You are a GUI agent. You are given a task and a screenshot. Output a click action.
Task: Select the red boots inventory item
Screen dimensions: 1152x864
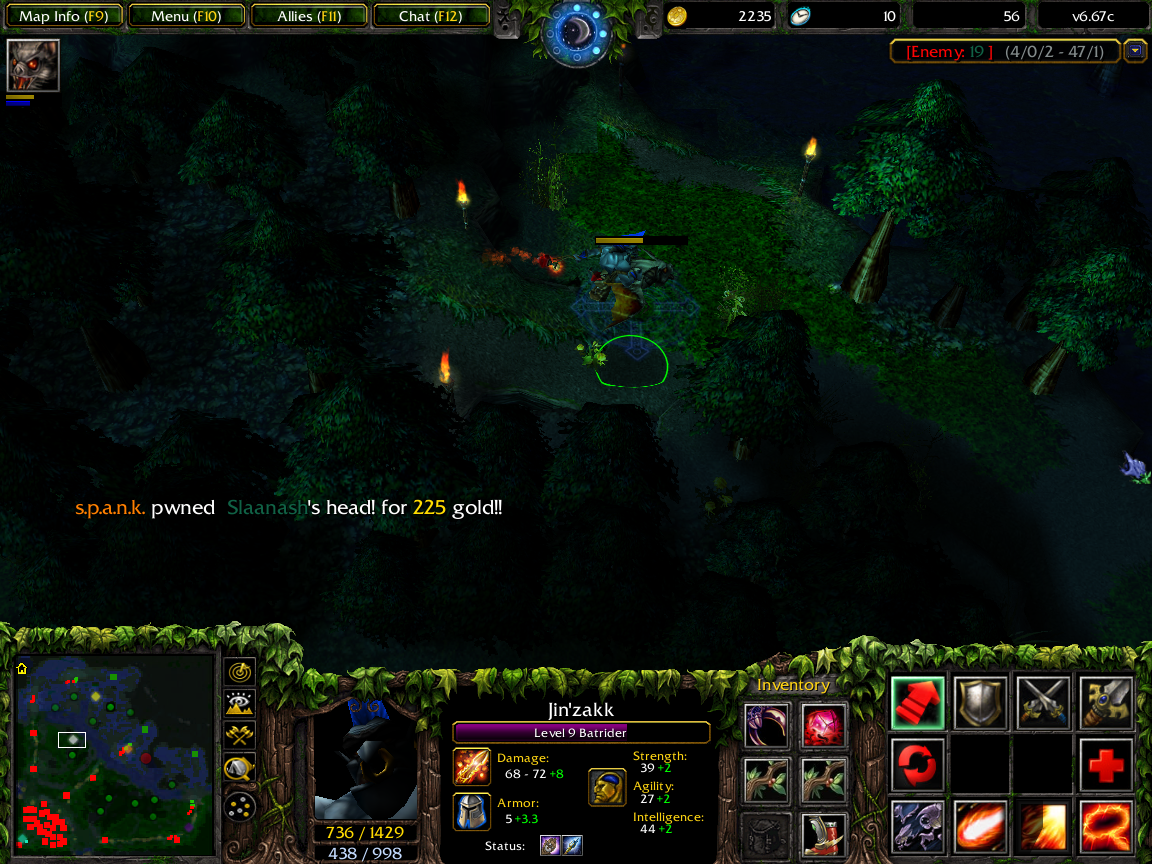tap(825, 835)
